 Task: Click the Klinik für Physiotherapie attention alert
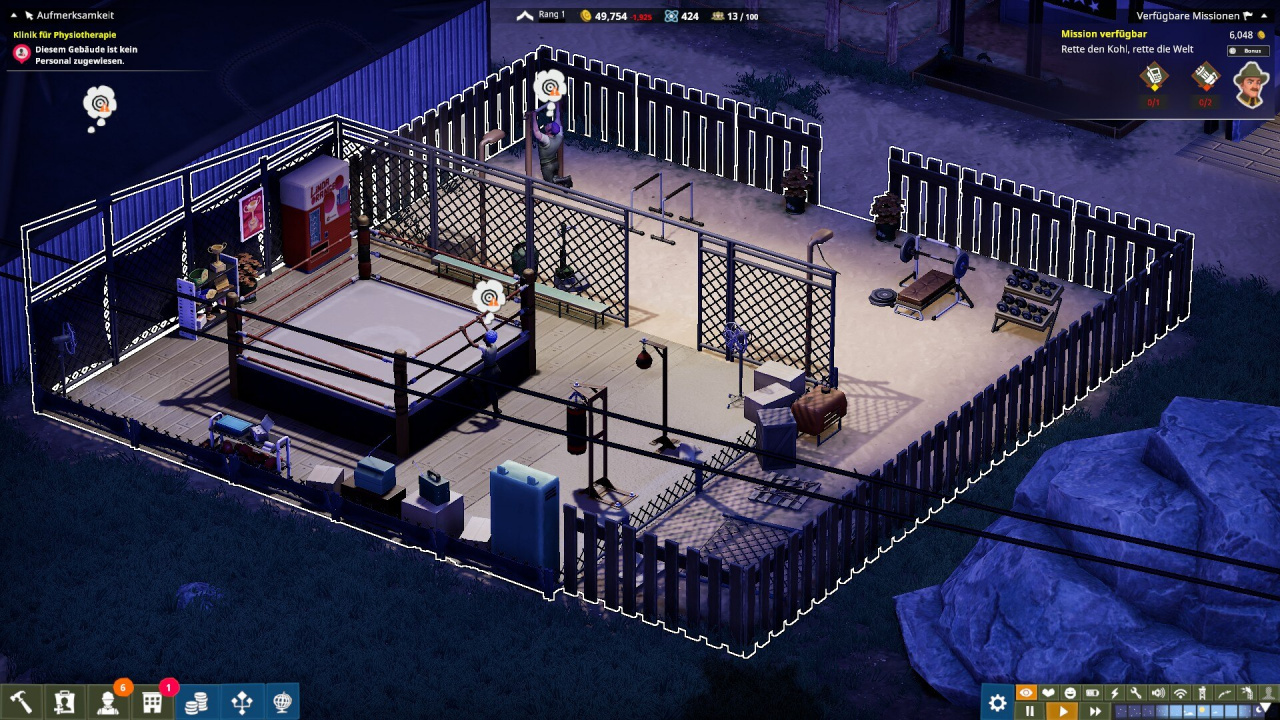[x=21, y=54]
